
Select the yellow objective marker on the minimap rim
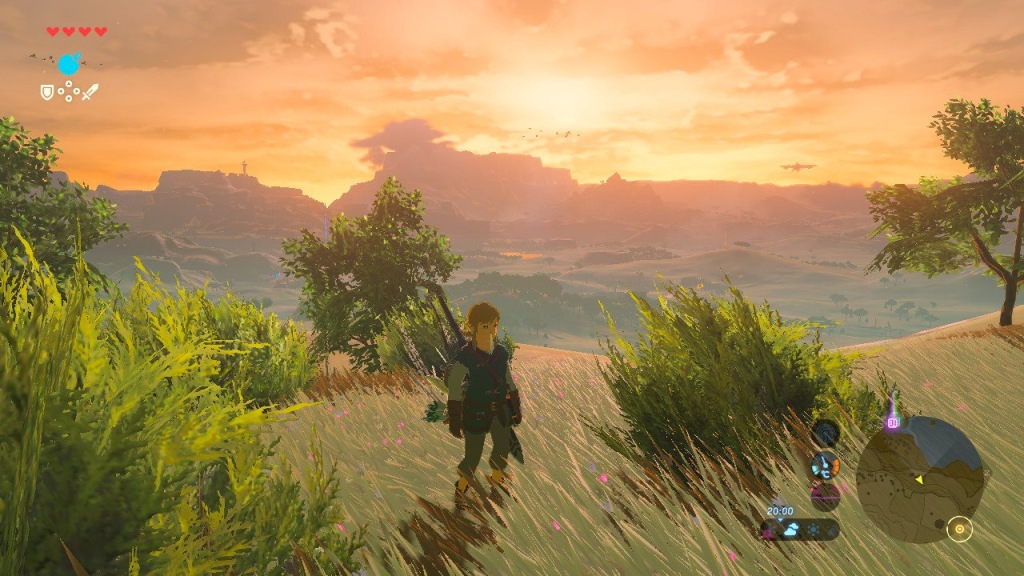(960, 529)
